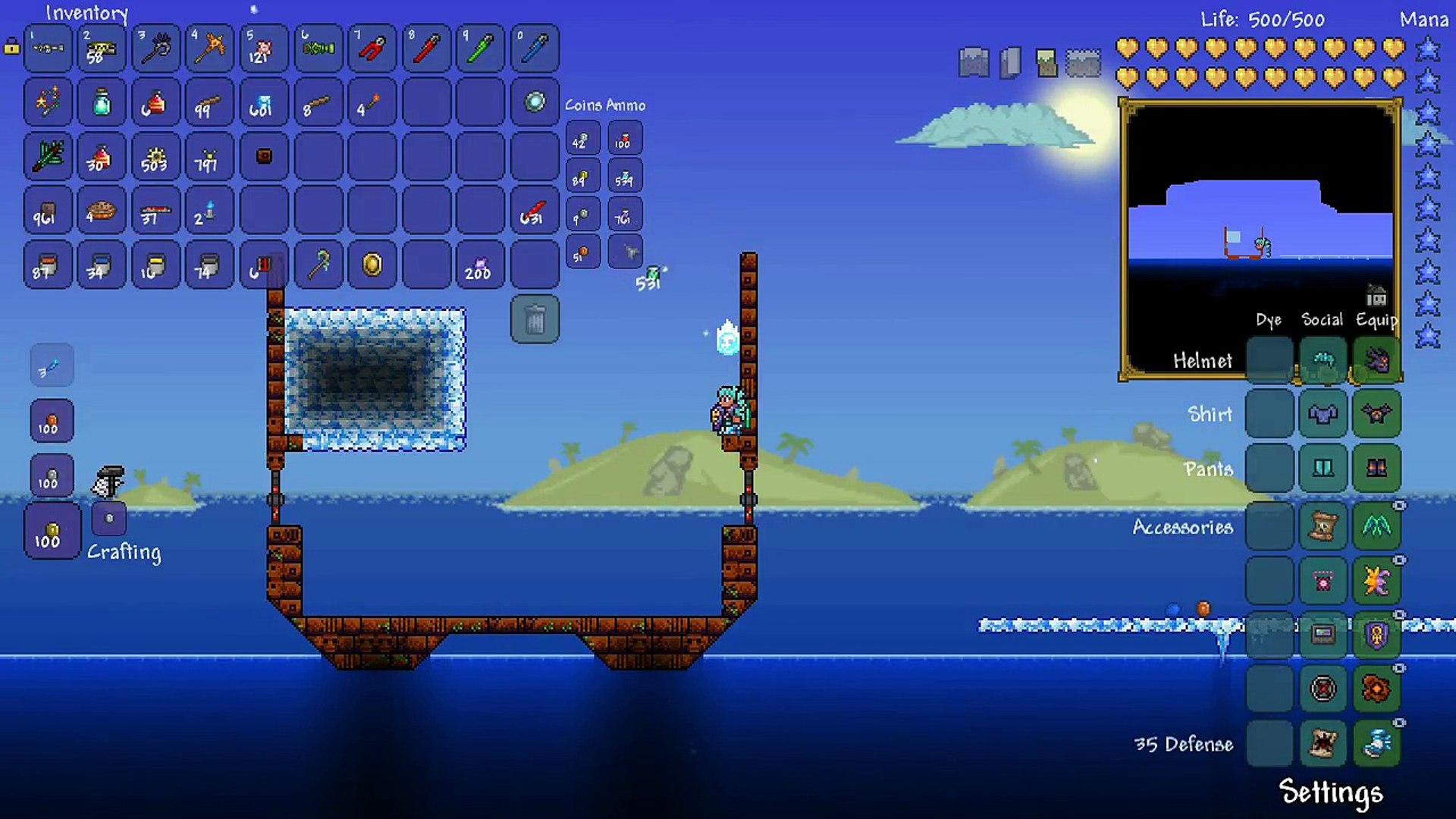
Task: Pick up the water bucket stack of 34
Action: [102, 265]
